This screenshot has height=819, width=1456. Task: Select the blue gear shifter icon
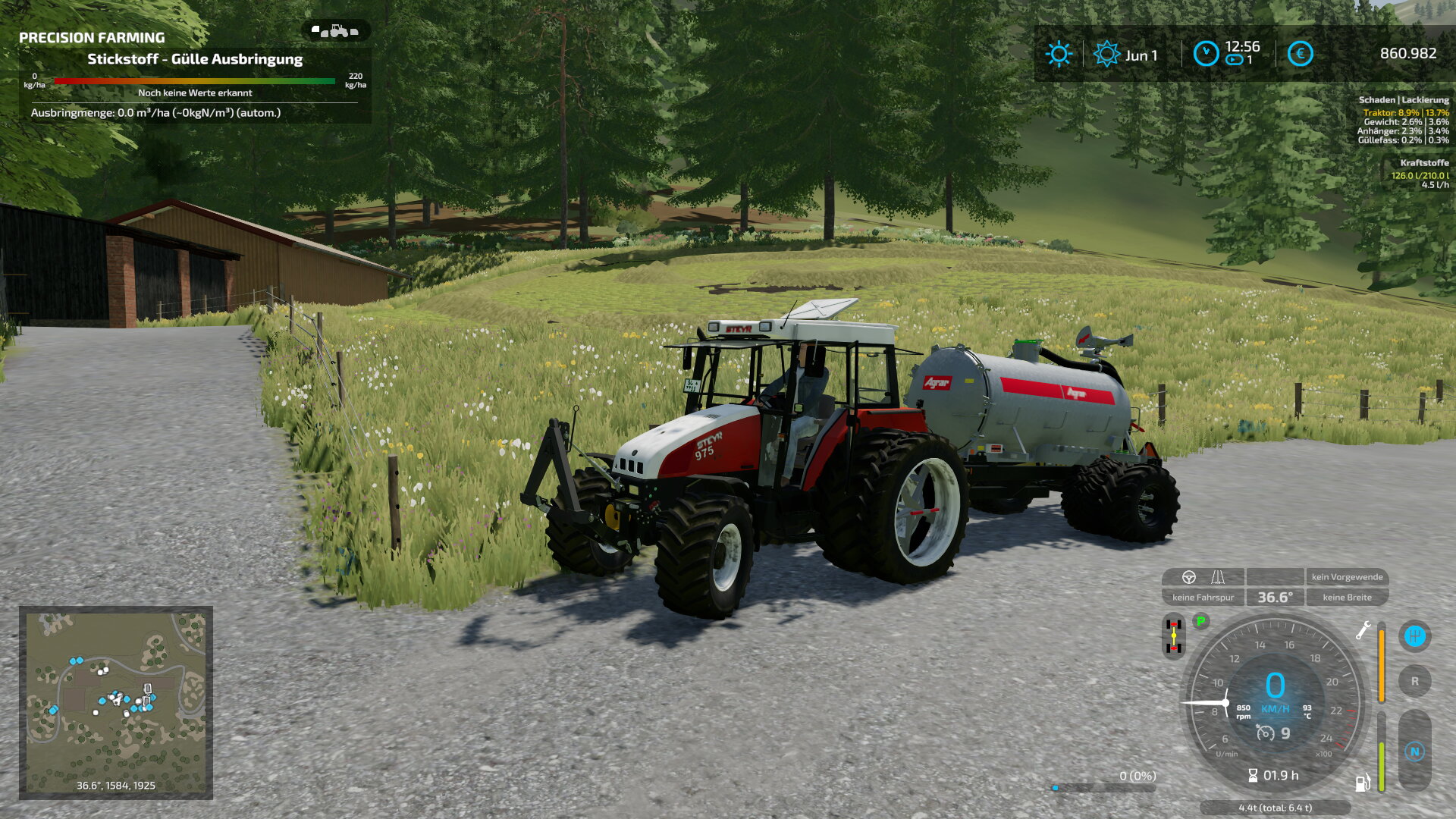[1414, 636]
